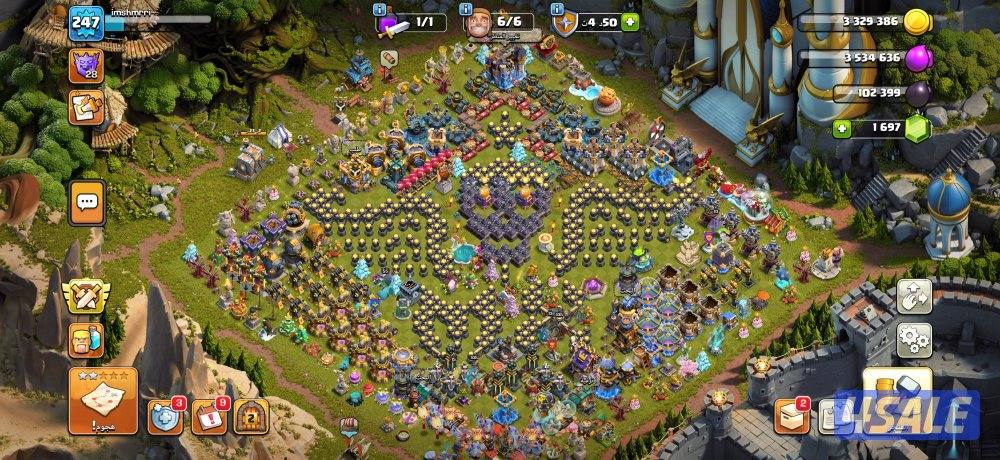This screenshot has width=1000, height=460.
Task: Open Settings with the gears button
Action: pyautogui.click(x=914, y=340)
